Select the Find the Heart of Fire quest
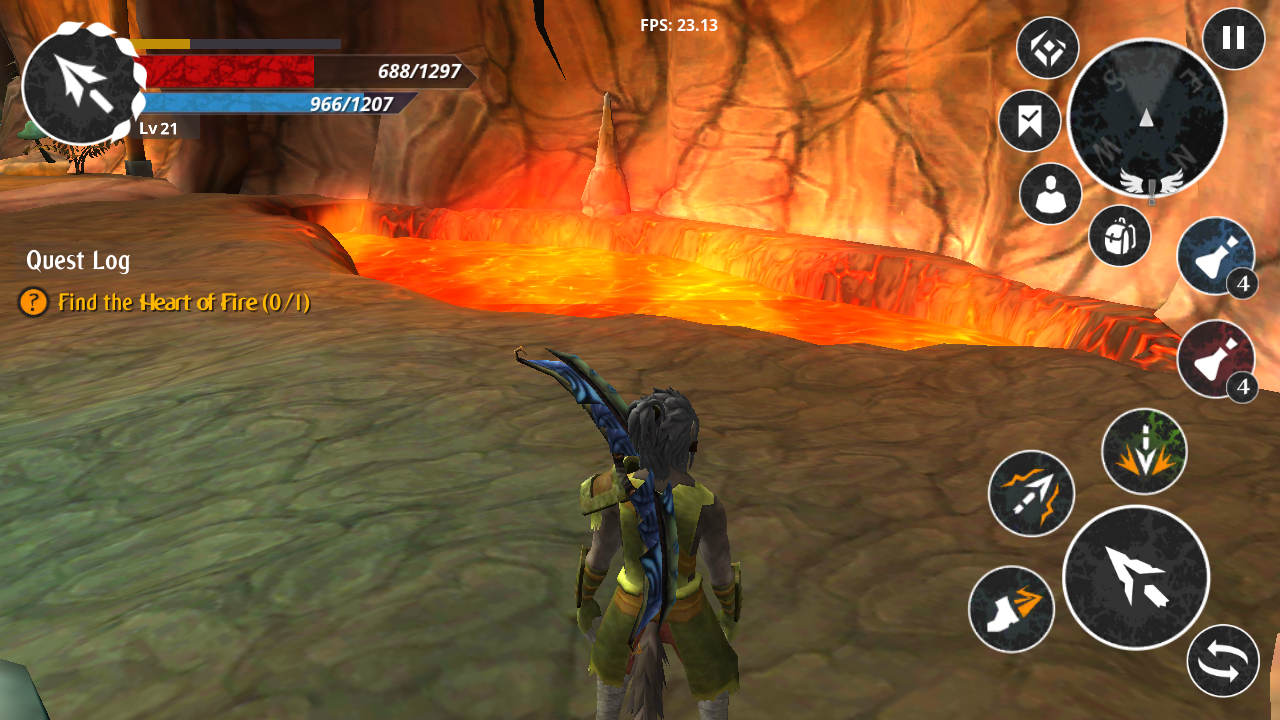Viewport: 1280px width, 720px height. pyautogui.click(x=183, y=302)
